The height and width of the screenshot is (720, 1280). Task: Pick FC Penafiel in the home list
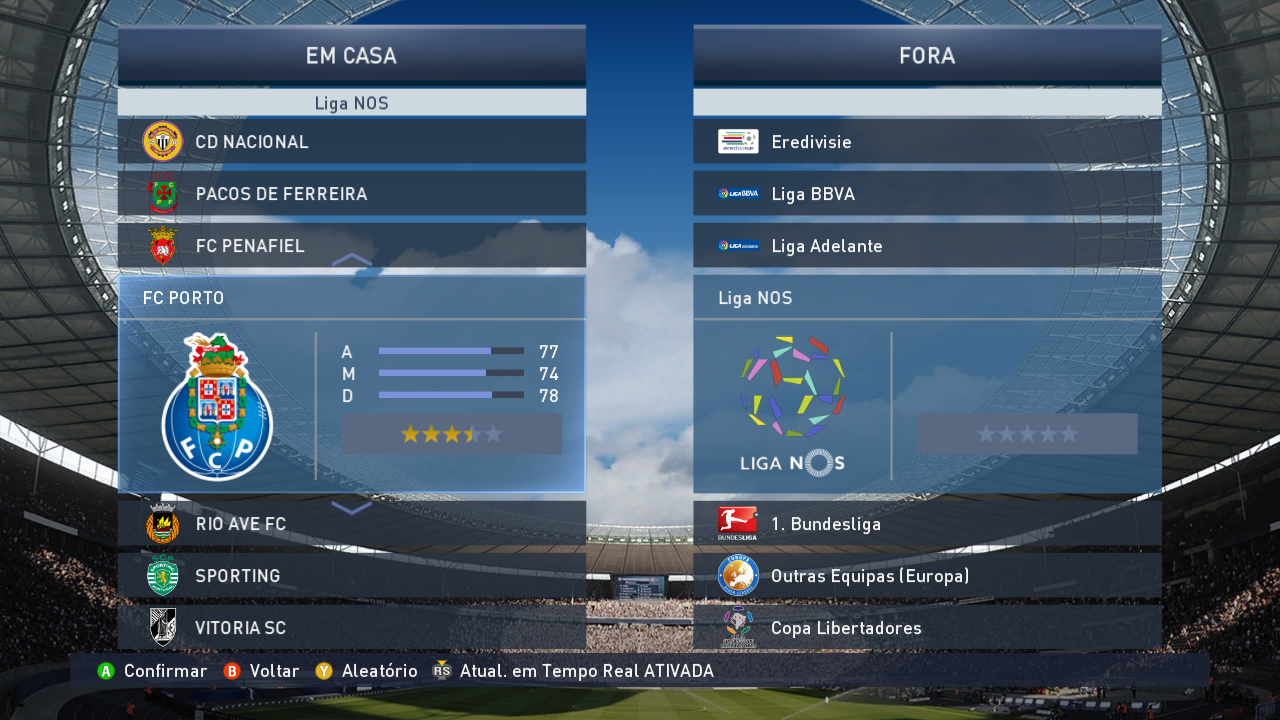[351, 246]
